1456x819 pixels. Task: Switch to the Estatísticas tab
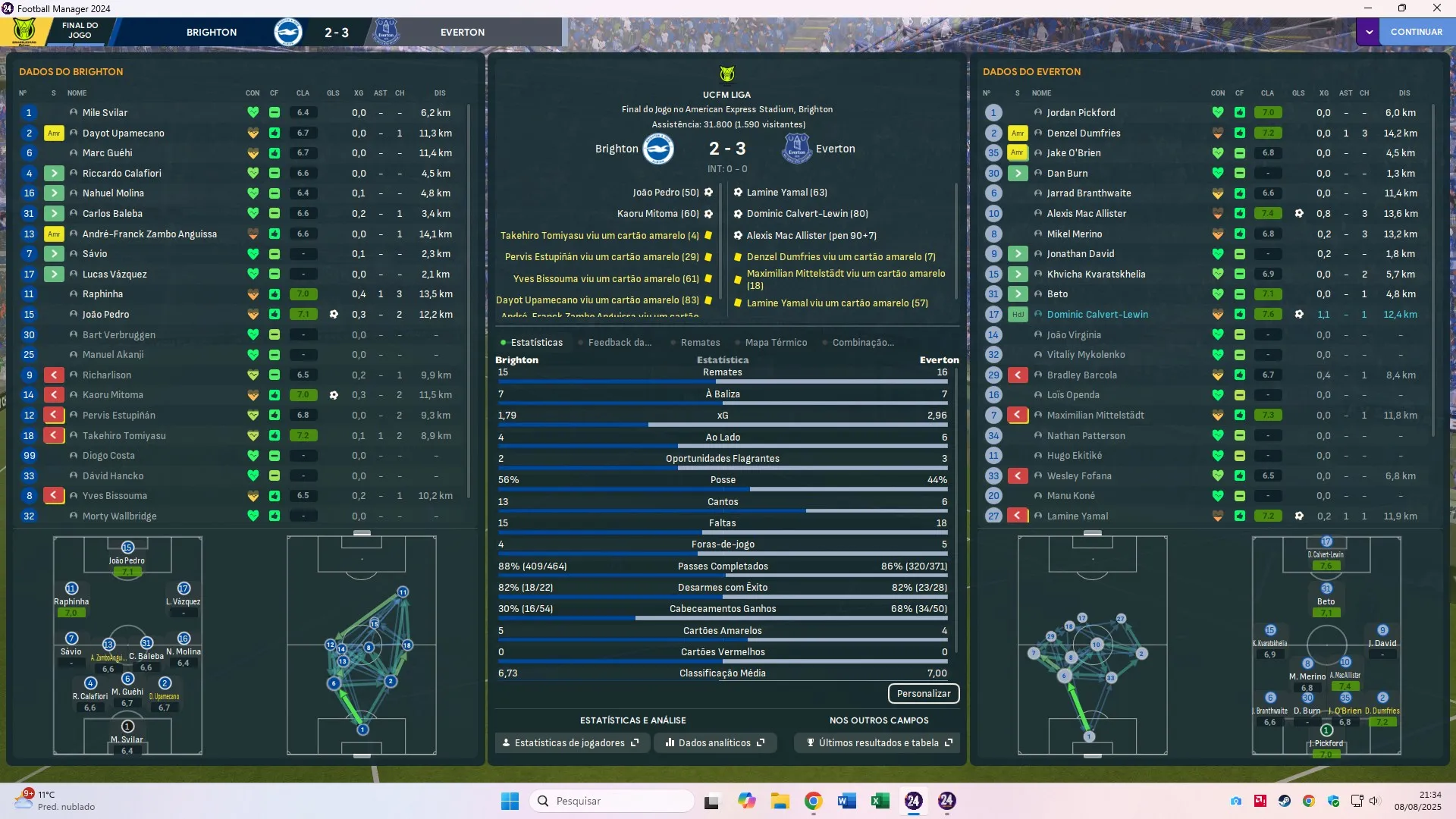(x=536, y=343)
